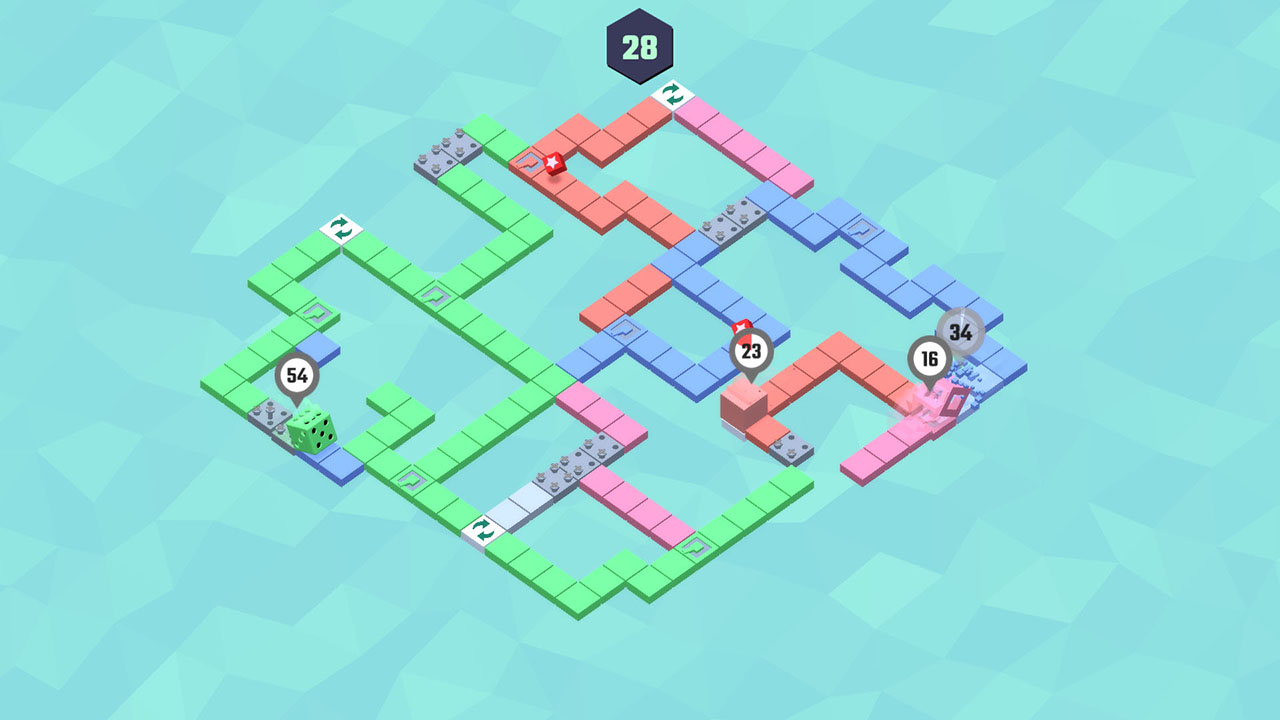This screenshot has width=1280, height=720.
Task: Click the red star cube on the red path
Action: 556,163
